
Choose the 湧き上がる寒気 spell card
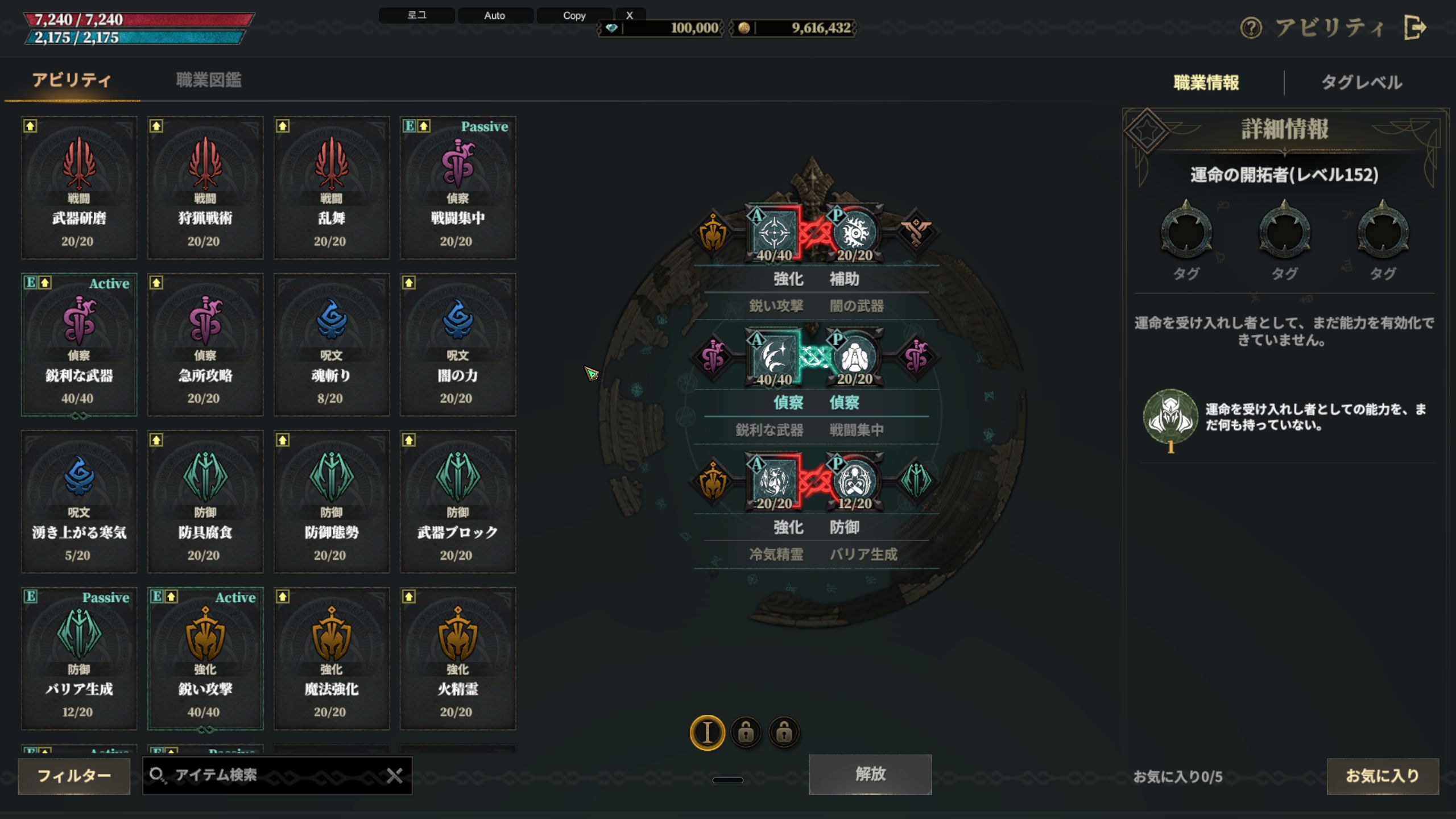tap(79, 502)
